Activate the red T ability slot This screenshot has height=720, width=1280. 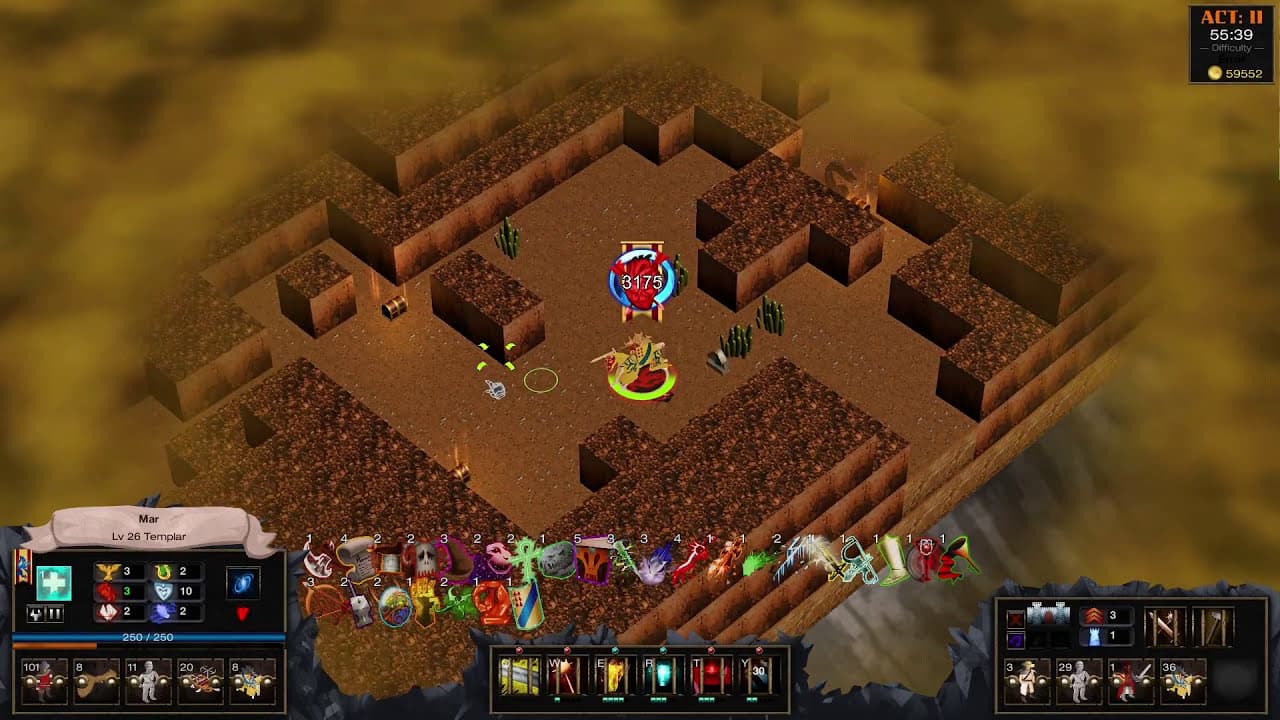point(712,677)
